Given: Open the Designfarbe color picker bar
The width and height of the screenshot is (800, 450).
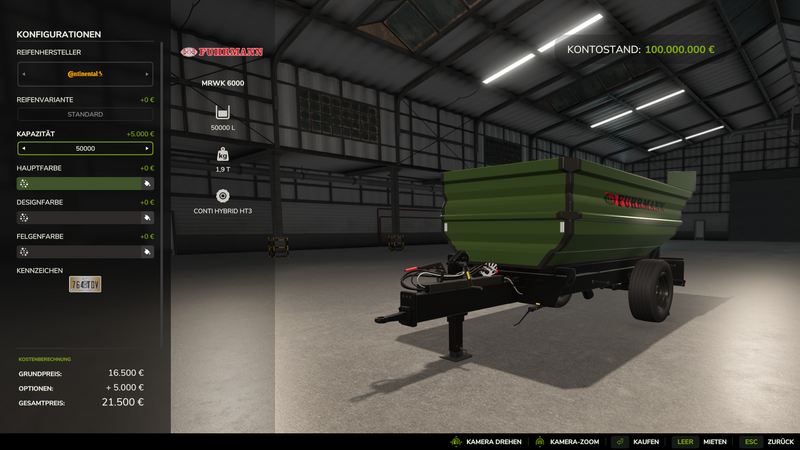Looking at the screenshot, I should tap(85, 217).
